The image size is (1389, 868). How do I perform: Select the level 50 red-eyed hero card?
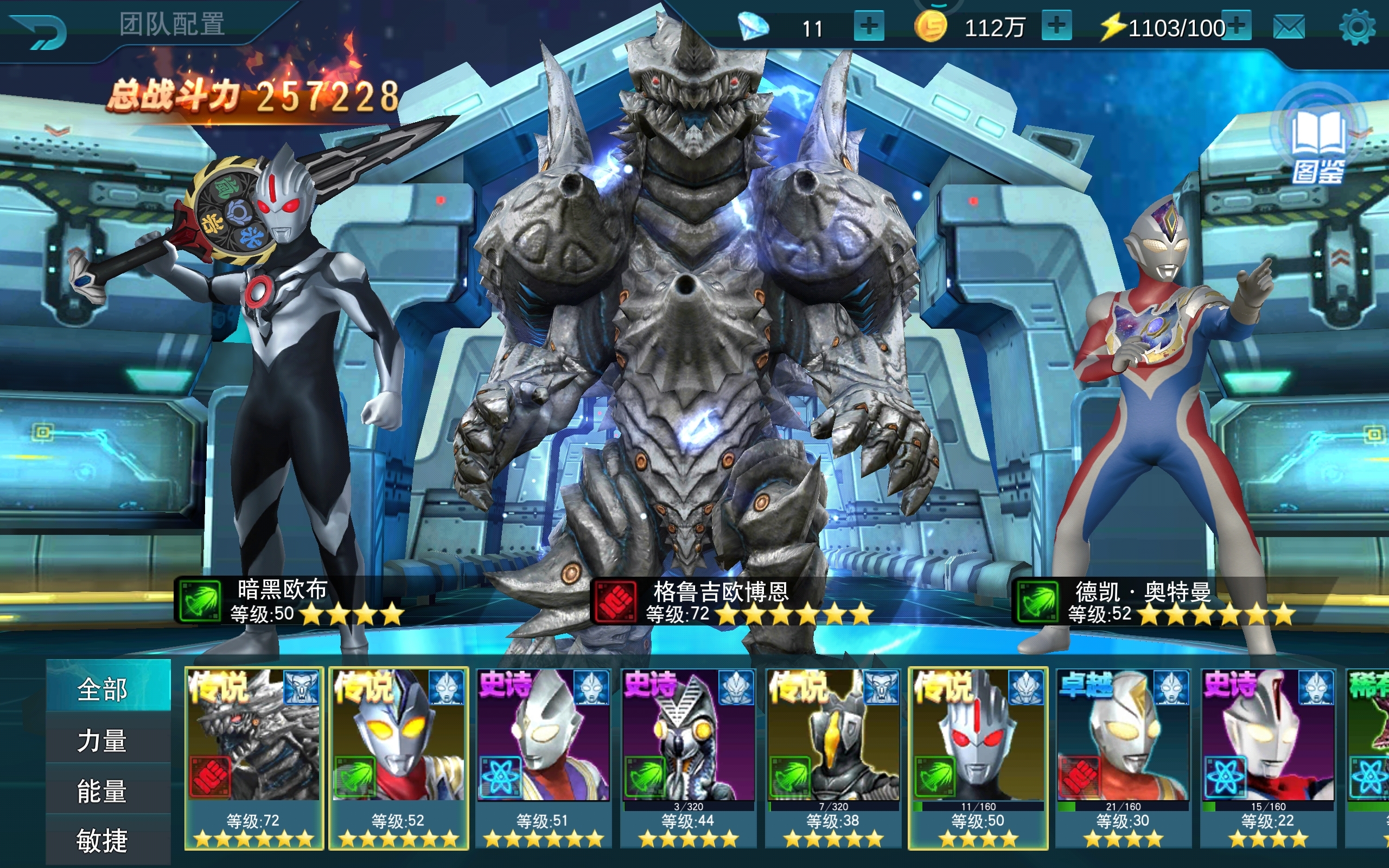click(x=978, y=757)
